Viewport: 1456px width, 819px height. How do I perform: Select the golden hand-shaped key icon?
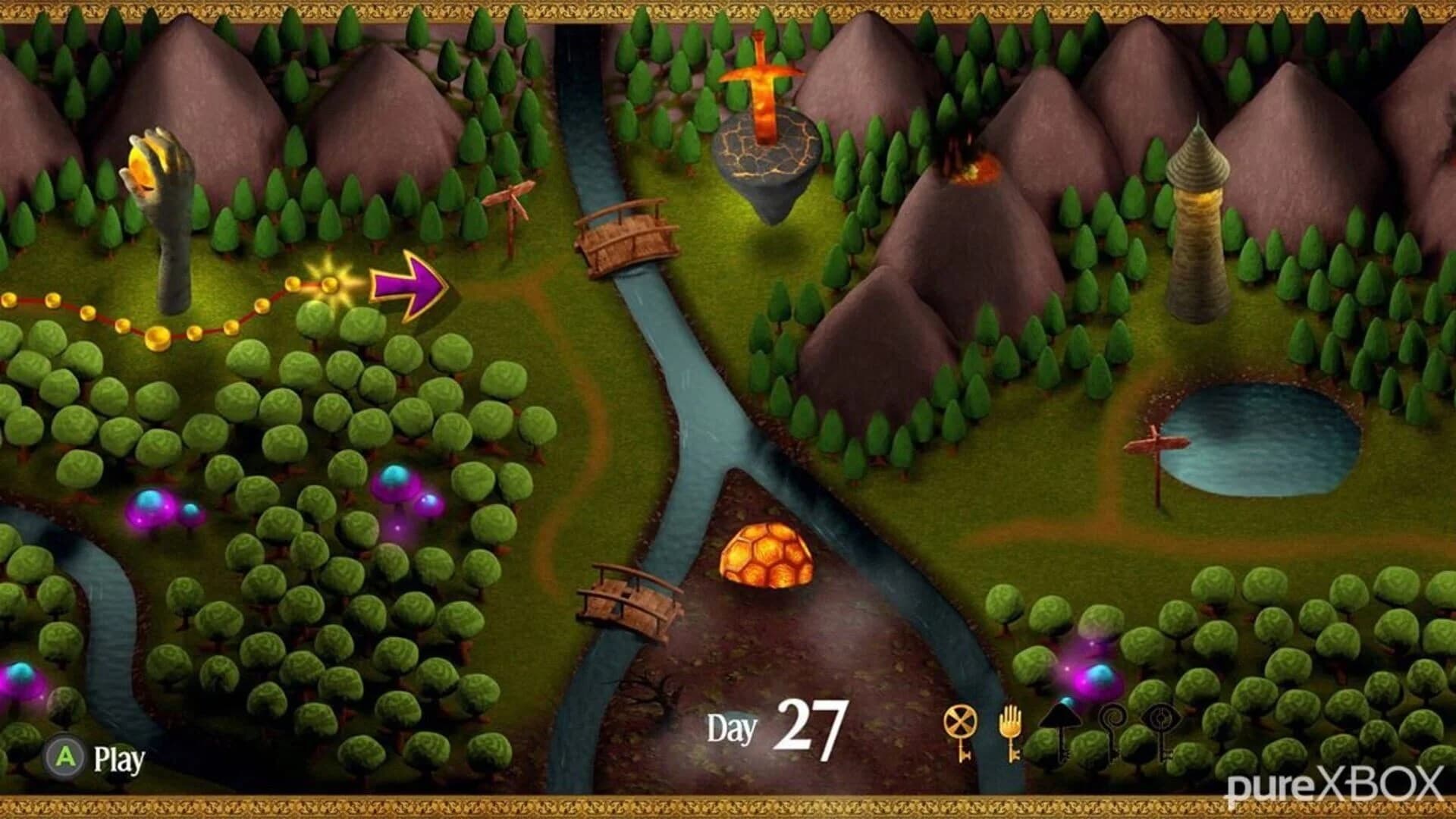point(1011,720)
